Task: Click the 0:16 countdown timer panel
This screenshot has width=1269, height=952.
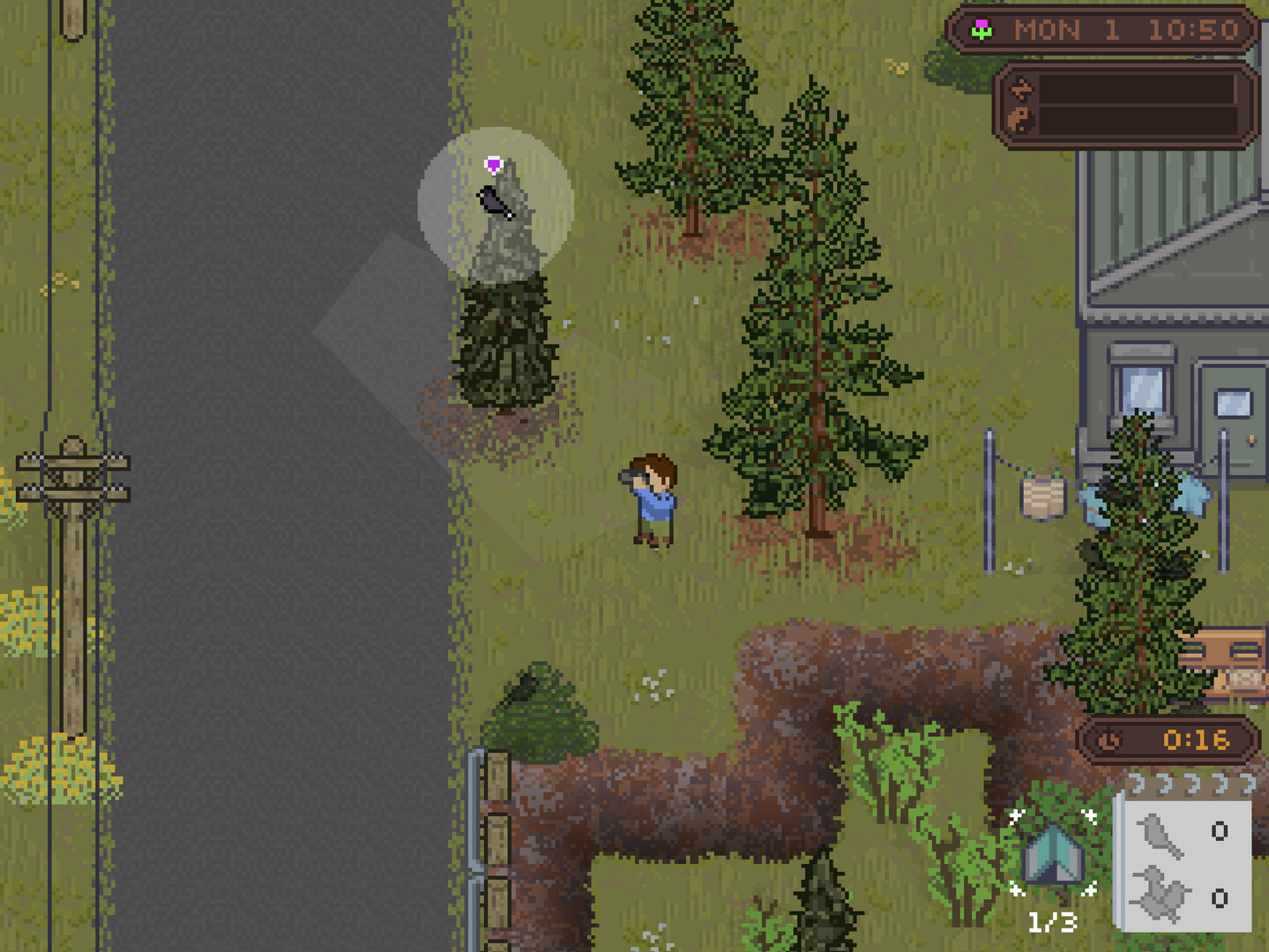Action: 1188,739
